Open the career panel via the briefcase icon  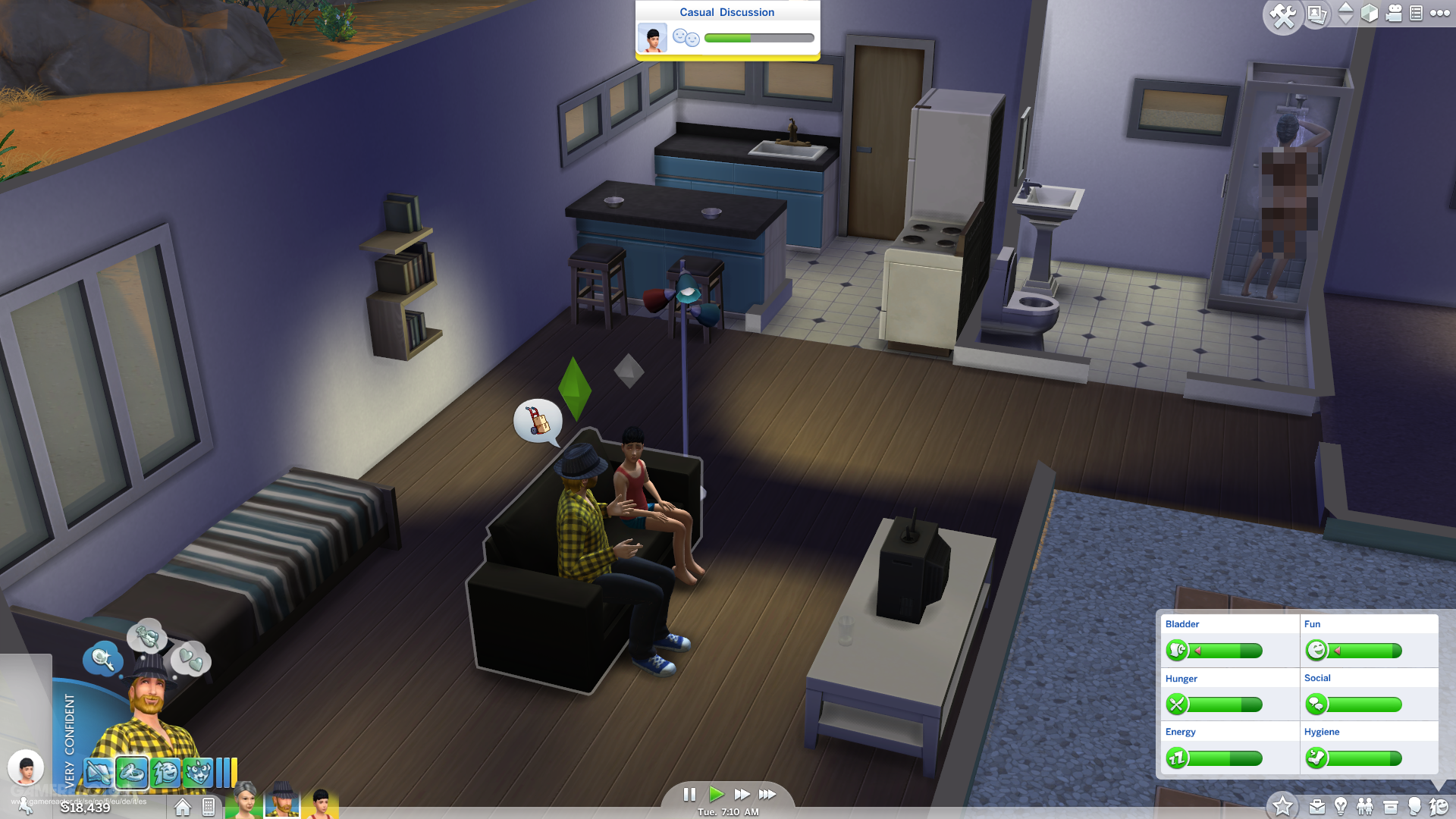point(1316,806)
